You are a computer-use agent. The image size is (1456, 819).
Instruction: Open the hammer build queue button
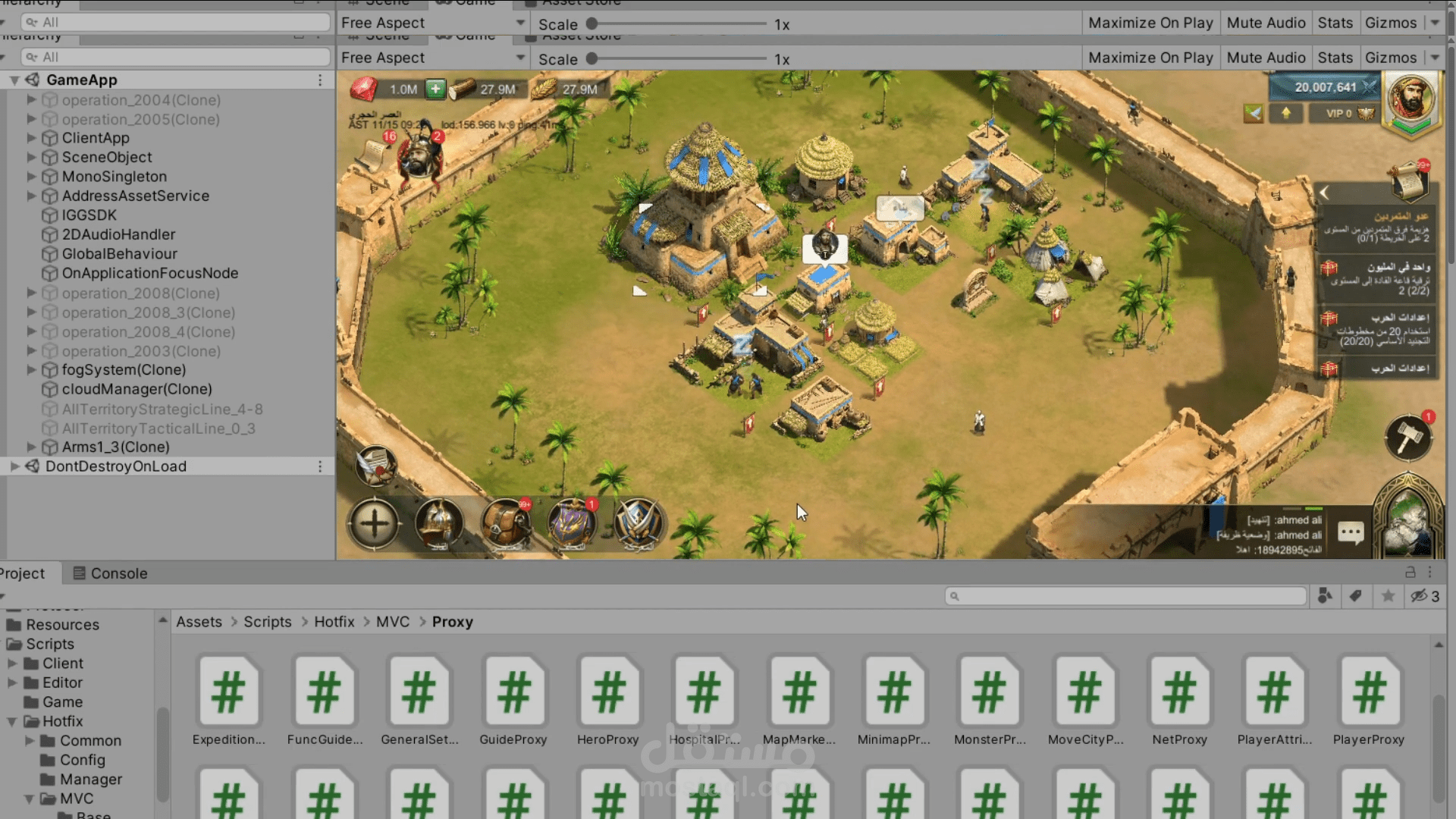point(1408,438)
